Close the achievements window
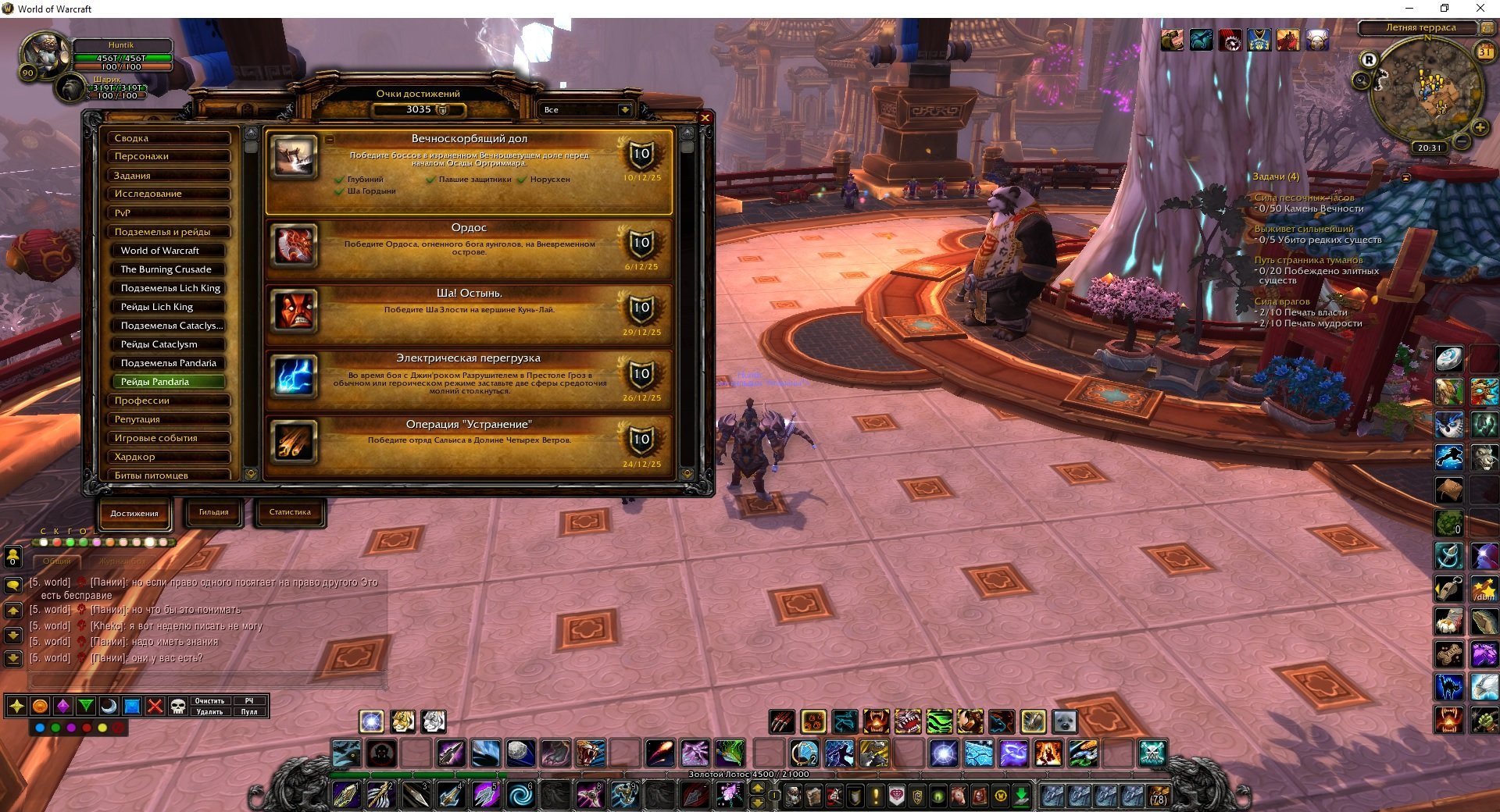1500x812 pixels. [x=705, y=118]
